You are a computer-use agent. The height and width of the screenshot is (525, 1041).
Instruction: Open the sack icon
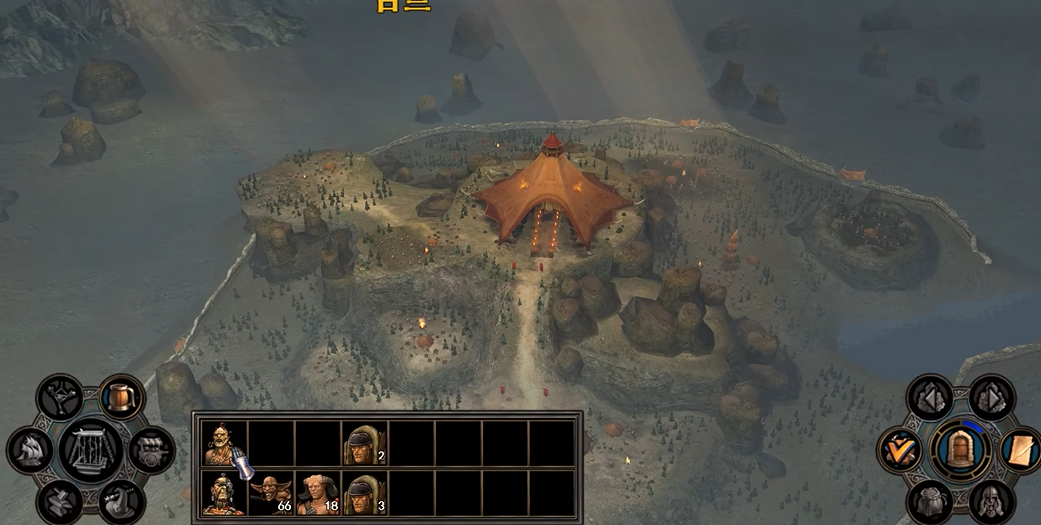(x=929, y=501)
